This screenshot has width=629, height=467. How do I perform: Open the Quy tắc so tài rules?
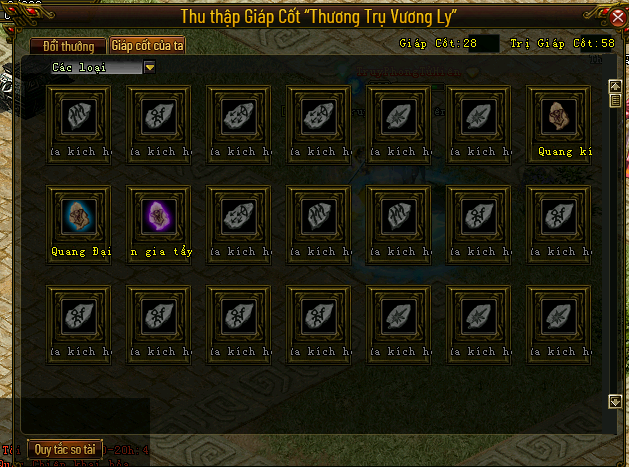click(x=64, y=449)
